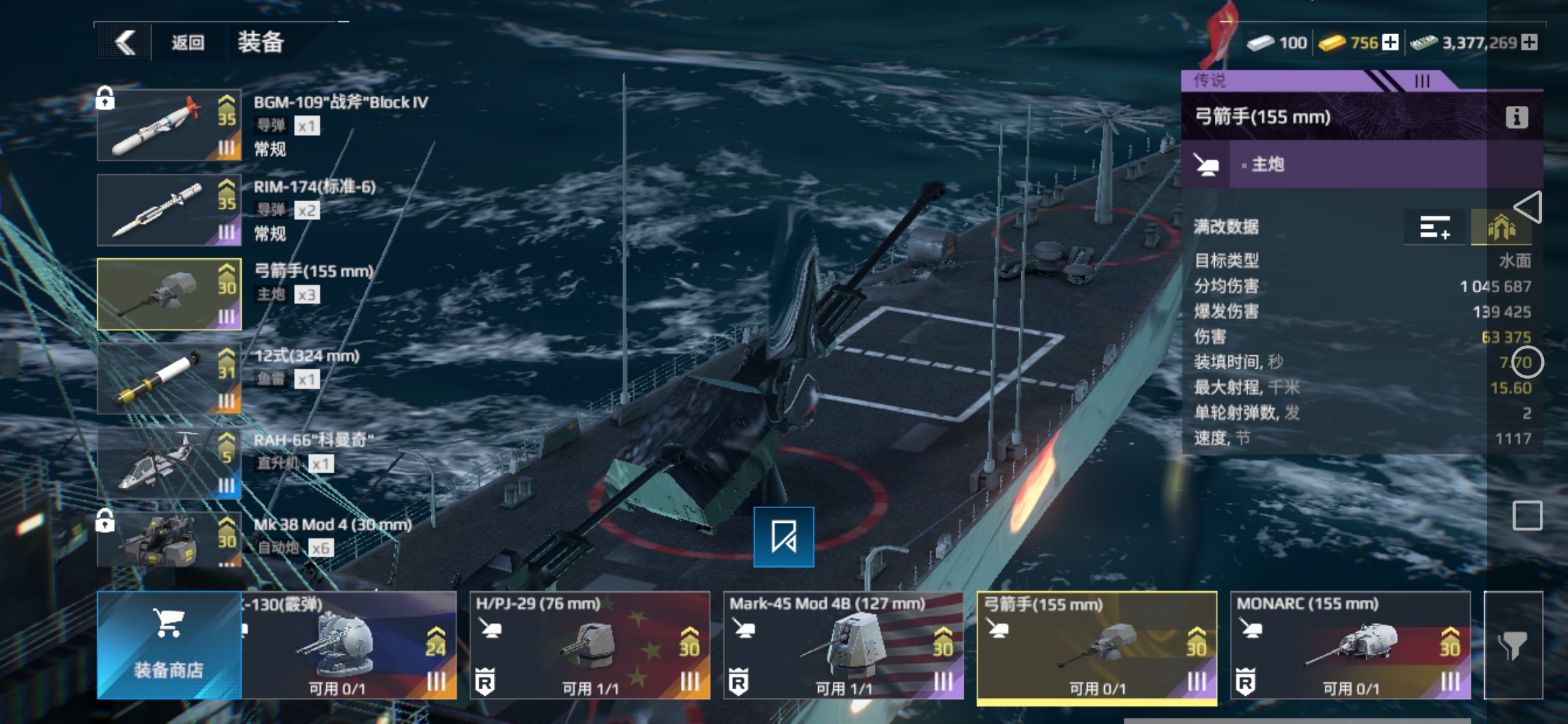Toggle the max-upgrade stats view
This screenshot has width=1568, height=724.
(1501, 228)
